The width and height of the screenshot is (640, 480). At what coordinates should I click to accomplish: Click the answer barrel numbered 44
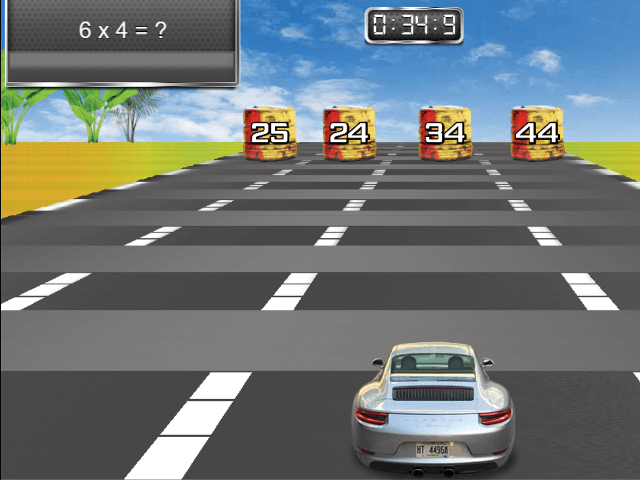pos(537,133)
